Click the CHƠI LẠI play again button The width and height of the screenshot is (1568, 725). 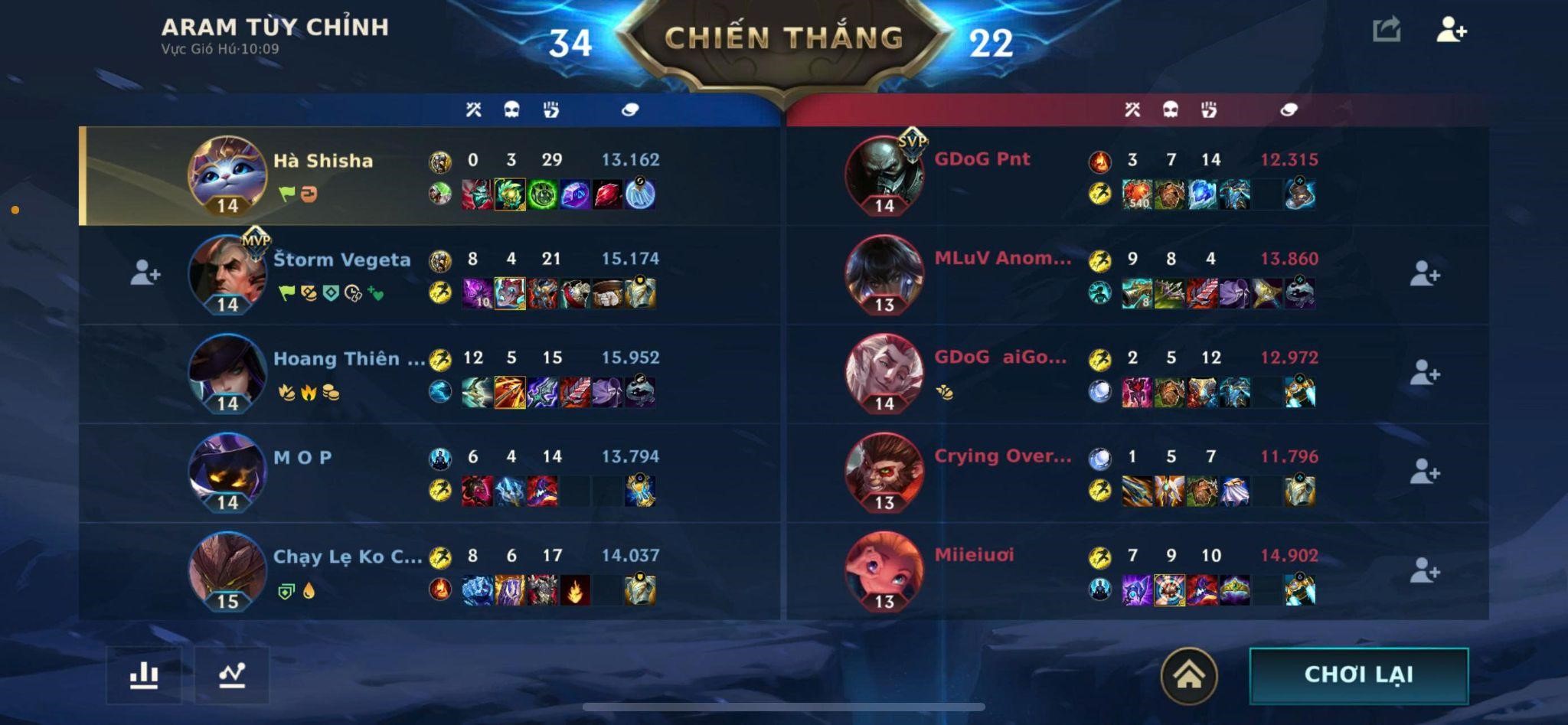click(x=1358, y=674)
